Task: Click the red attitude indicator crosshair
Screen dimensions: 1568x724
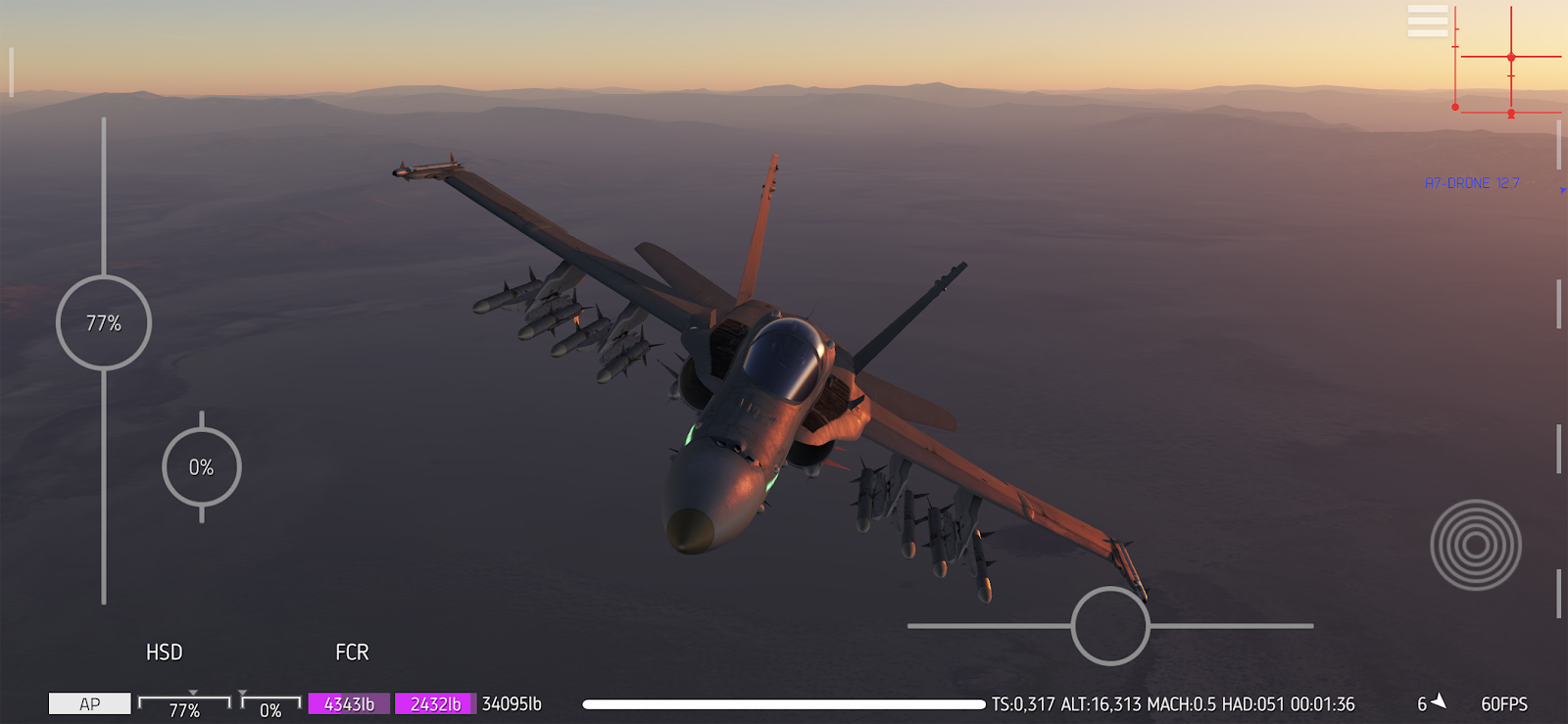Action: (x=1509, y=59)
